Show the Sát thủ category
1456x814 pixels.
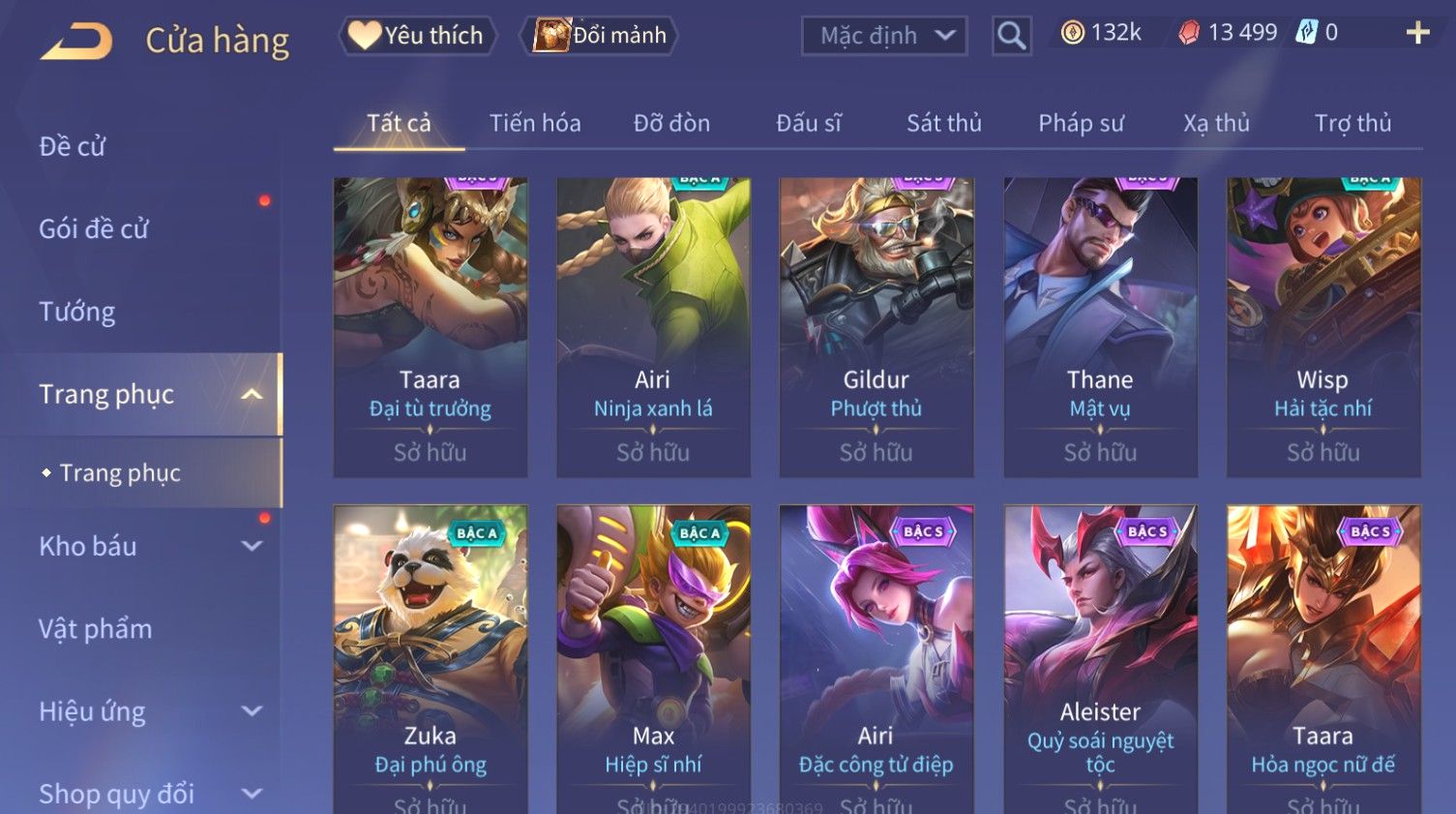[x=943, y=123]
